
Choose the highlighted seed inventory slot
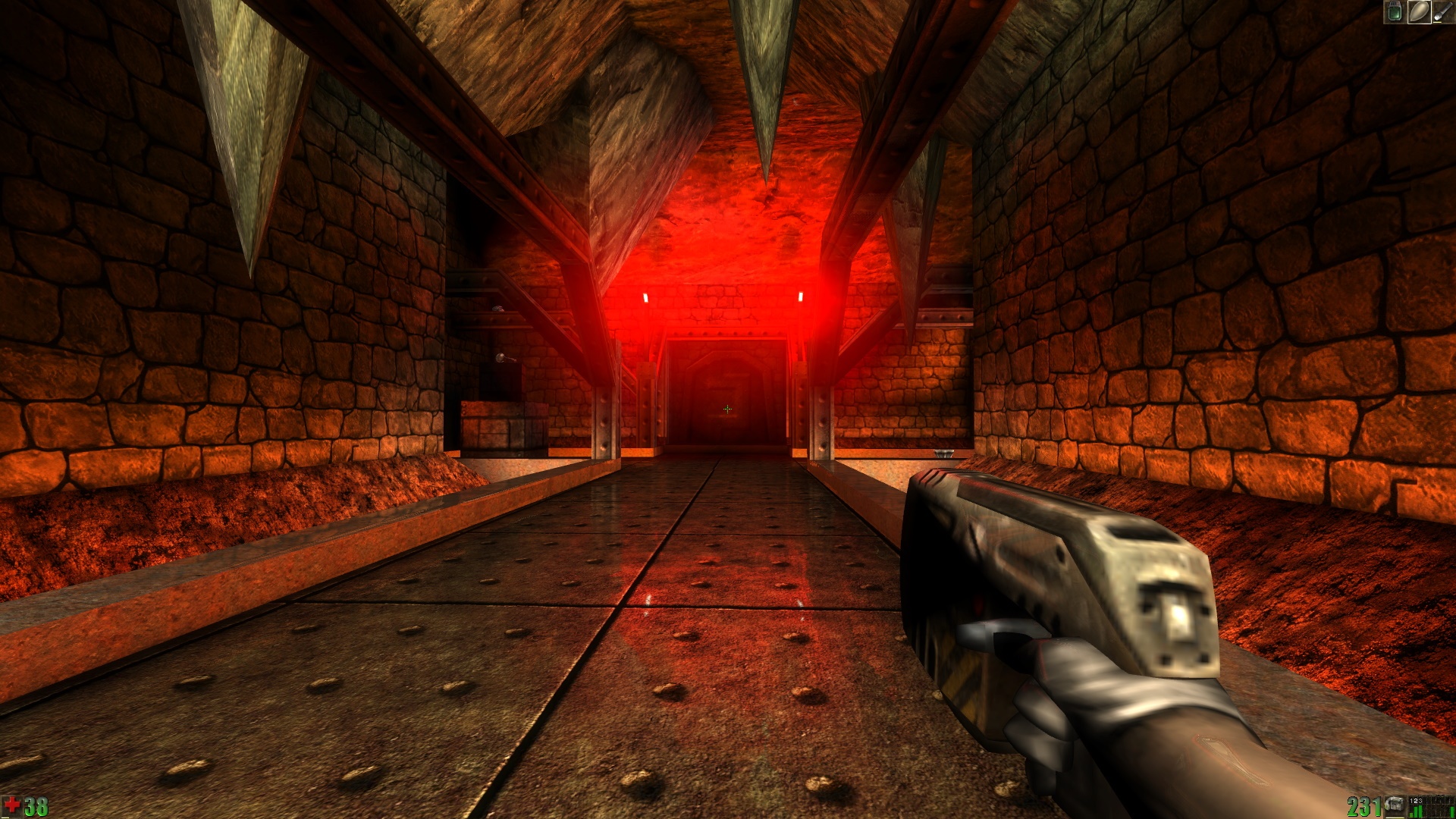[x=1419, y=11]
